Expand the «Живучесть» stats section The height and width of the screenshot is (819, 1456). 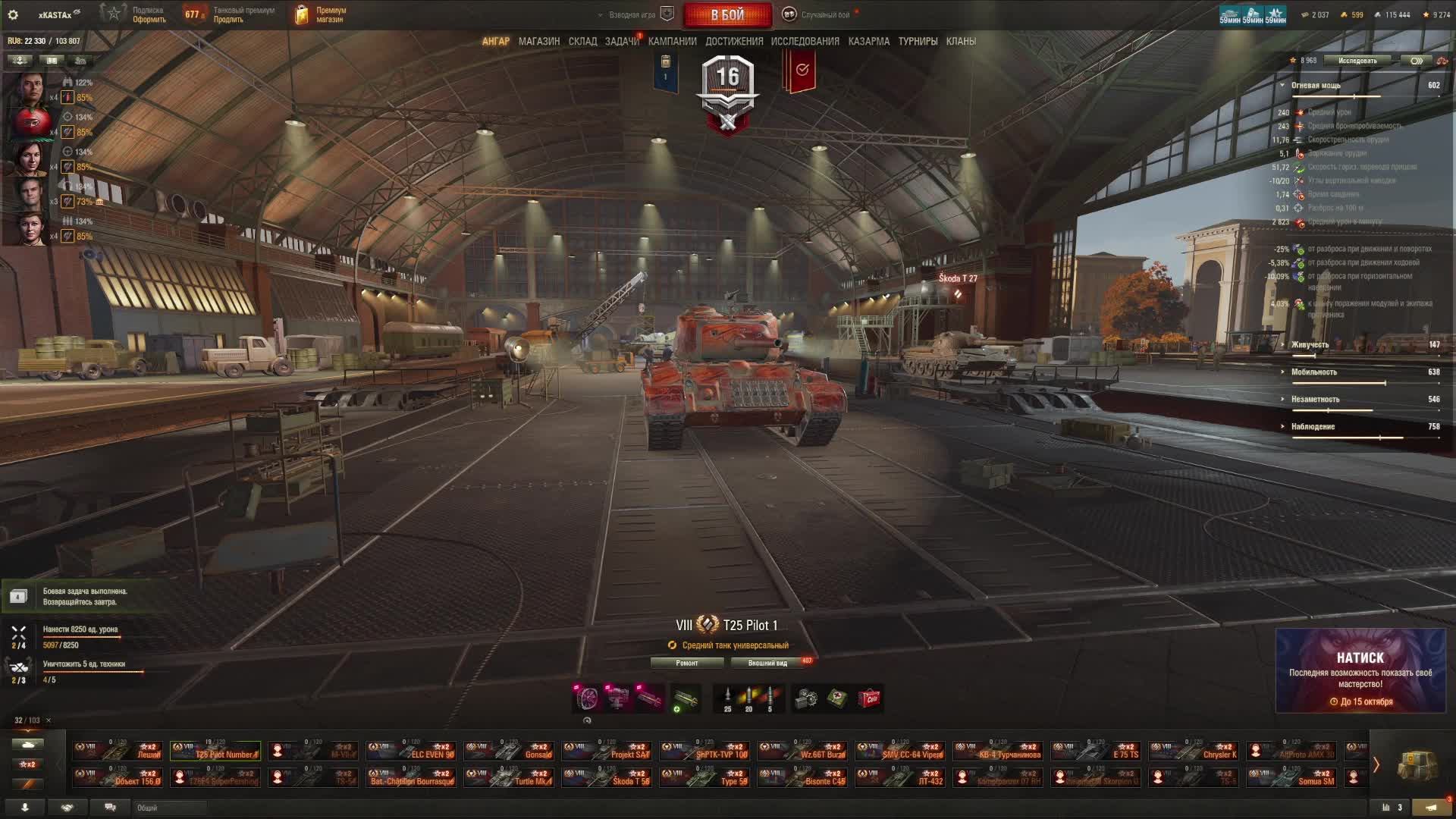tap(1310, 345)
